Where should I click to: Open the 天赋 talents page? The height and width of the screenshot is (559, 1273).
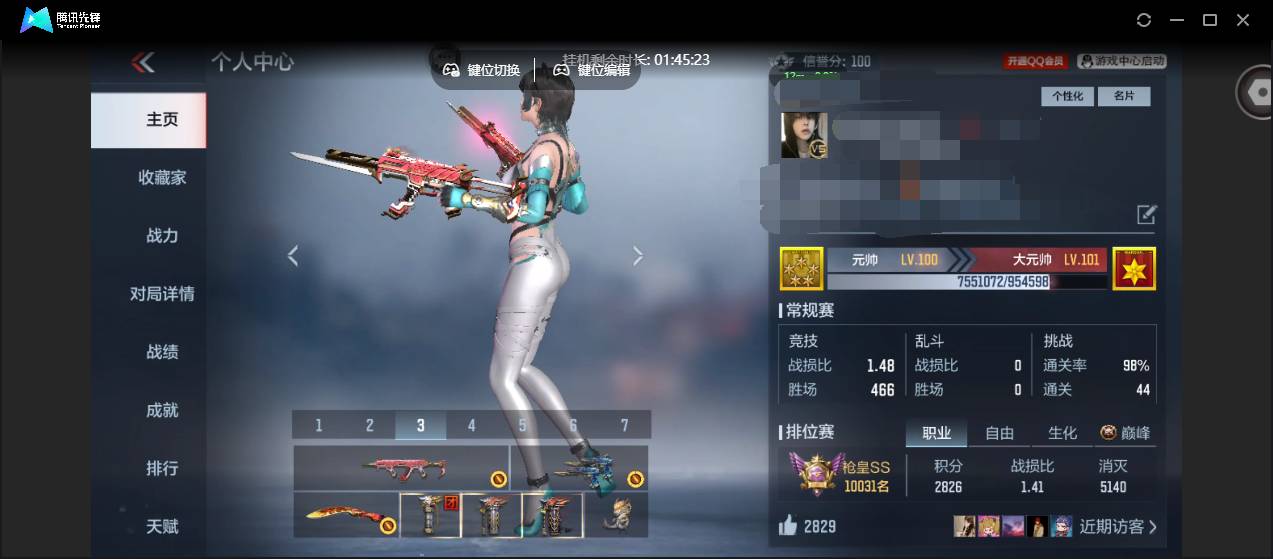(x=162, y=526)
